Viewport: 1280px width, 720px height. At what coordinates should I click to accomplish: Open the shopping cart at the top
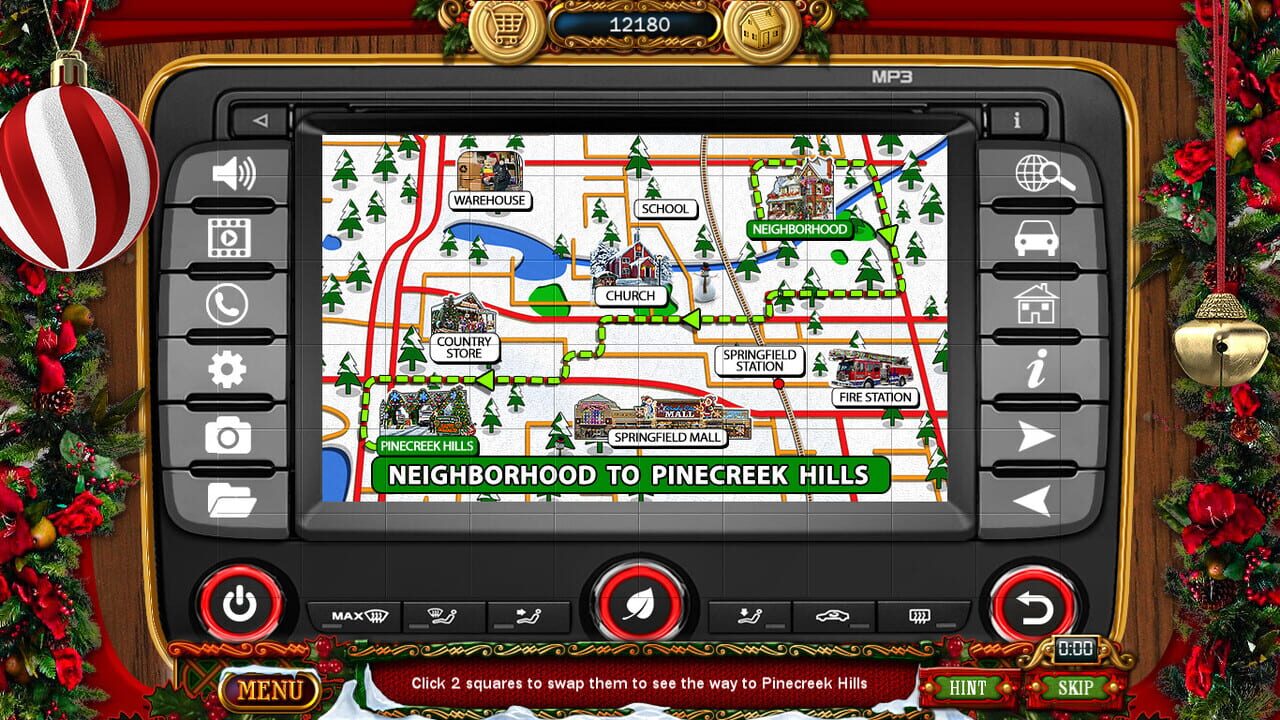click(506, 26)
